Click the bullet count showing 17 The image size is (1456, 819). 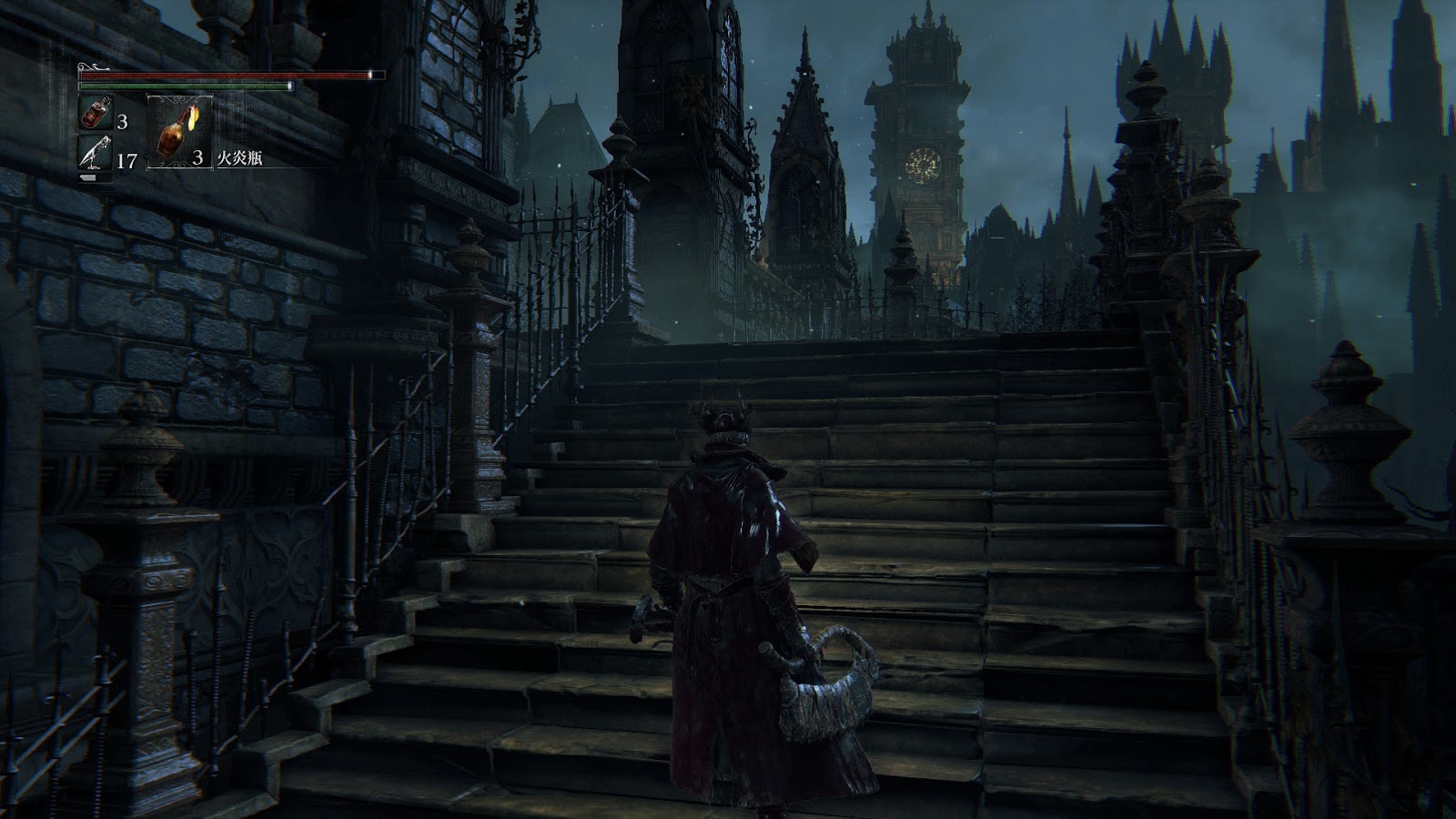[x=126, y=158]
